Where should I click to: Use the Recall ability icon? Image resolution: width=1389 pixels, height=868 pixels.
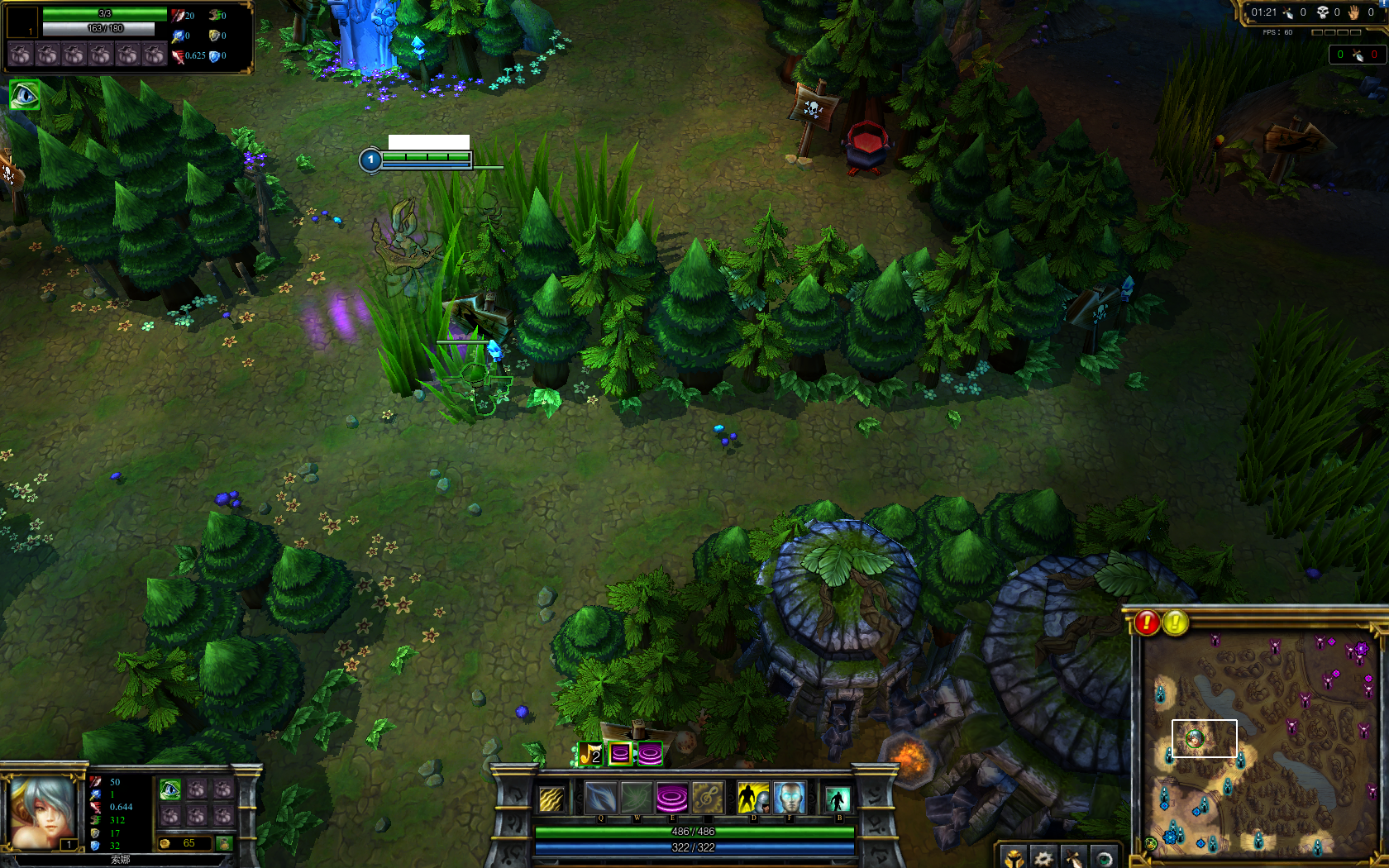coord(837,799)
